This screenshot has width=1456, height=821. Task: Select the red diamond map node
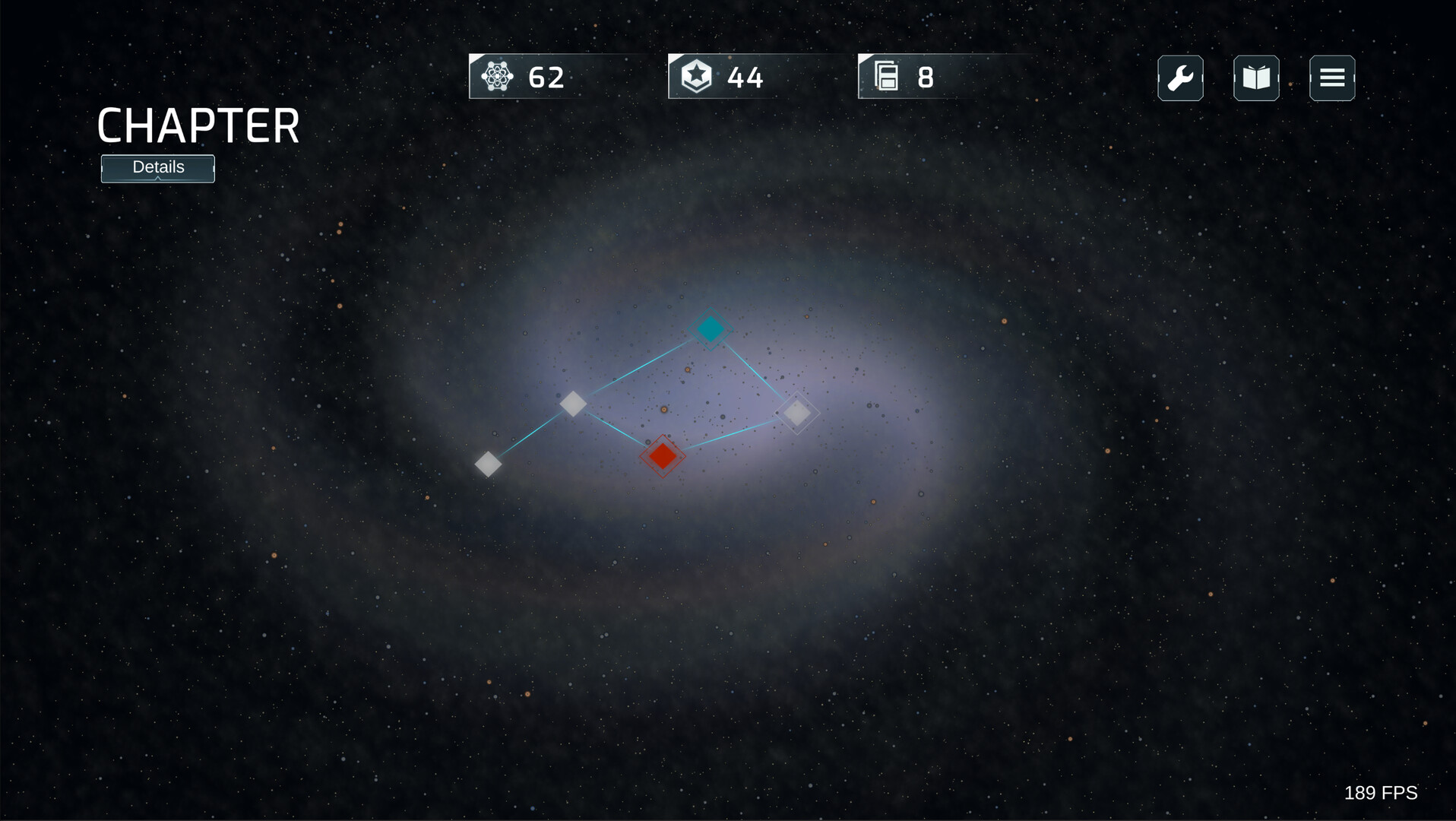[663, 456]
